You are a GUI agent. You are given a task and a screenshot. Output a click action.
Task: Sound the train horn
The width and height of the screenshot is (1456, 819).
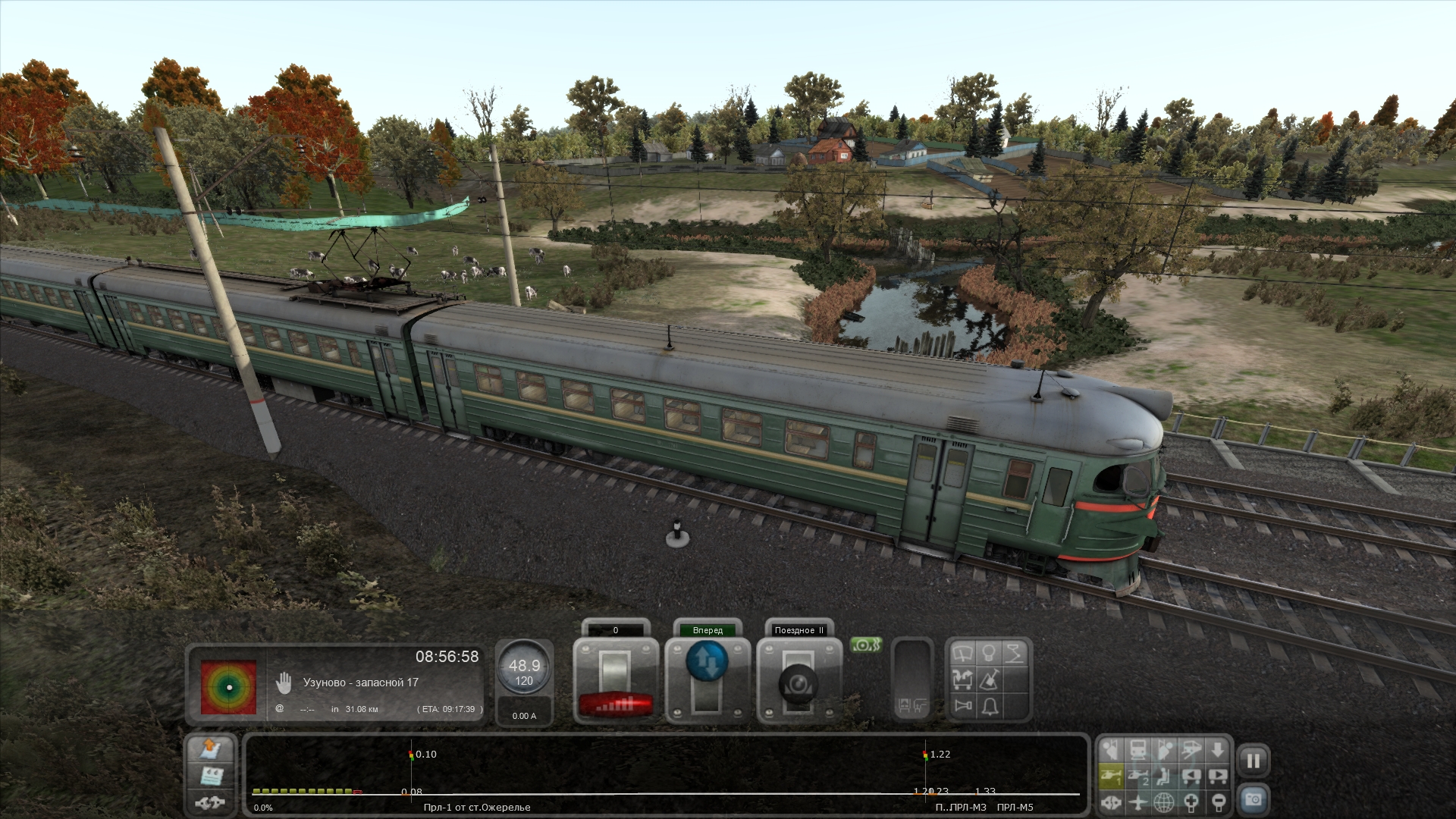[x=963, y=707]
